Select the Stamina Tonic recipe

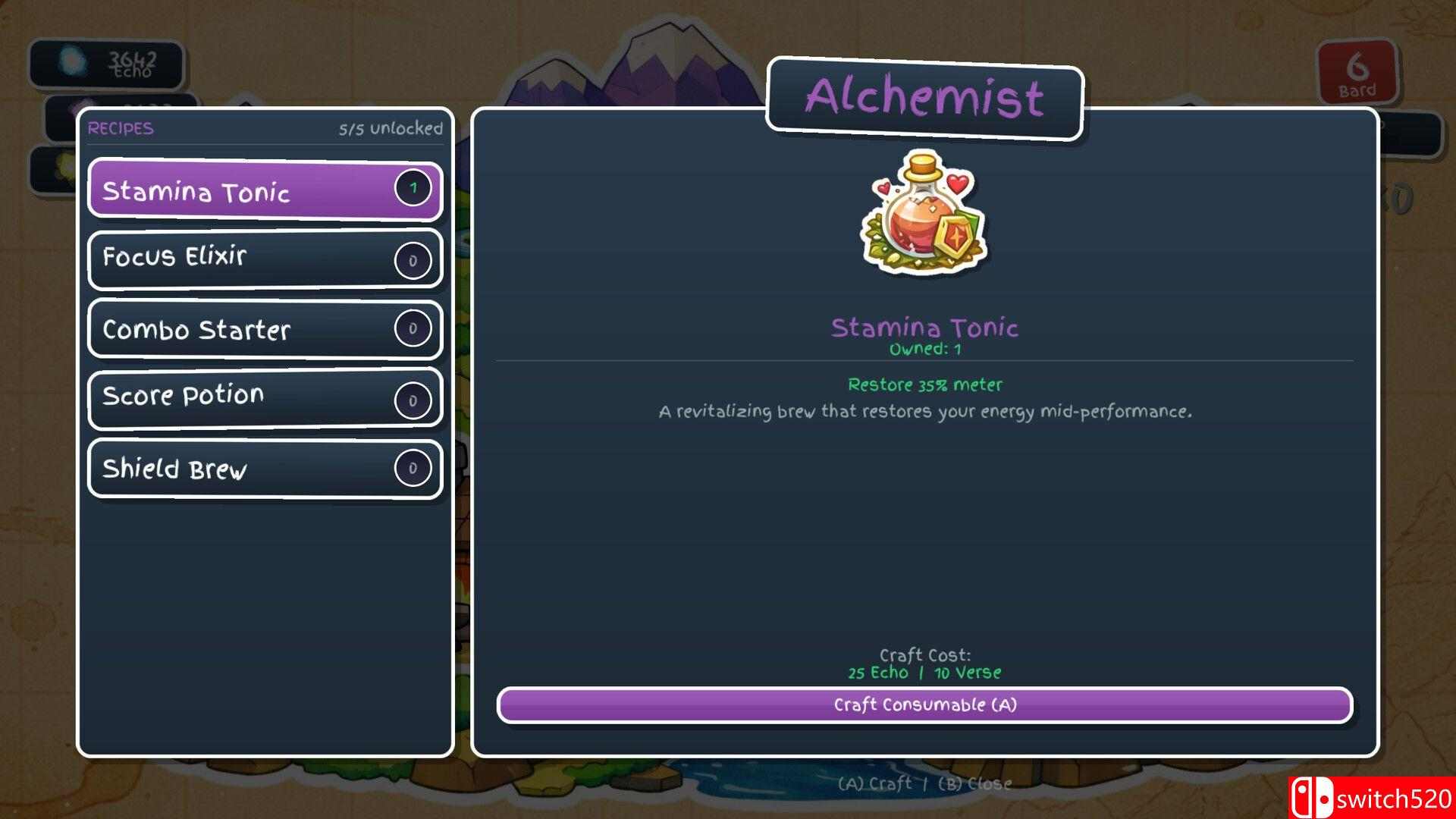[265, 190]
